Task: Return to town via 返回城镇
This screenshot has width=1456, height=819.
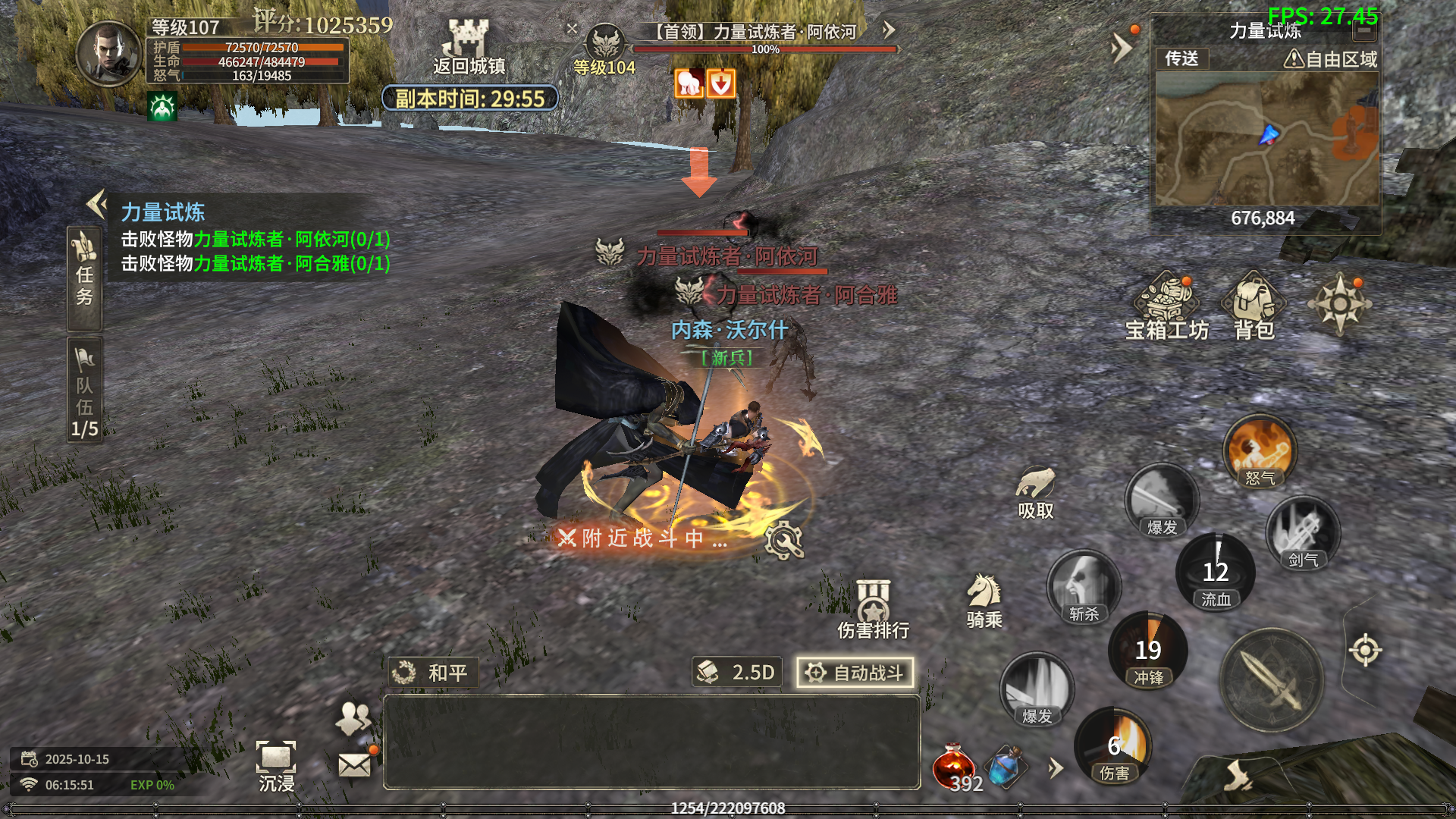Action: point(469,47)
